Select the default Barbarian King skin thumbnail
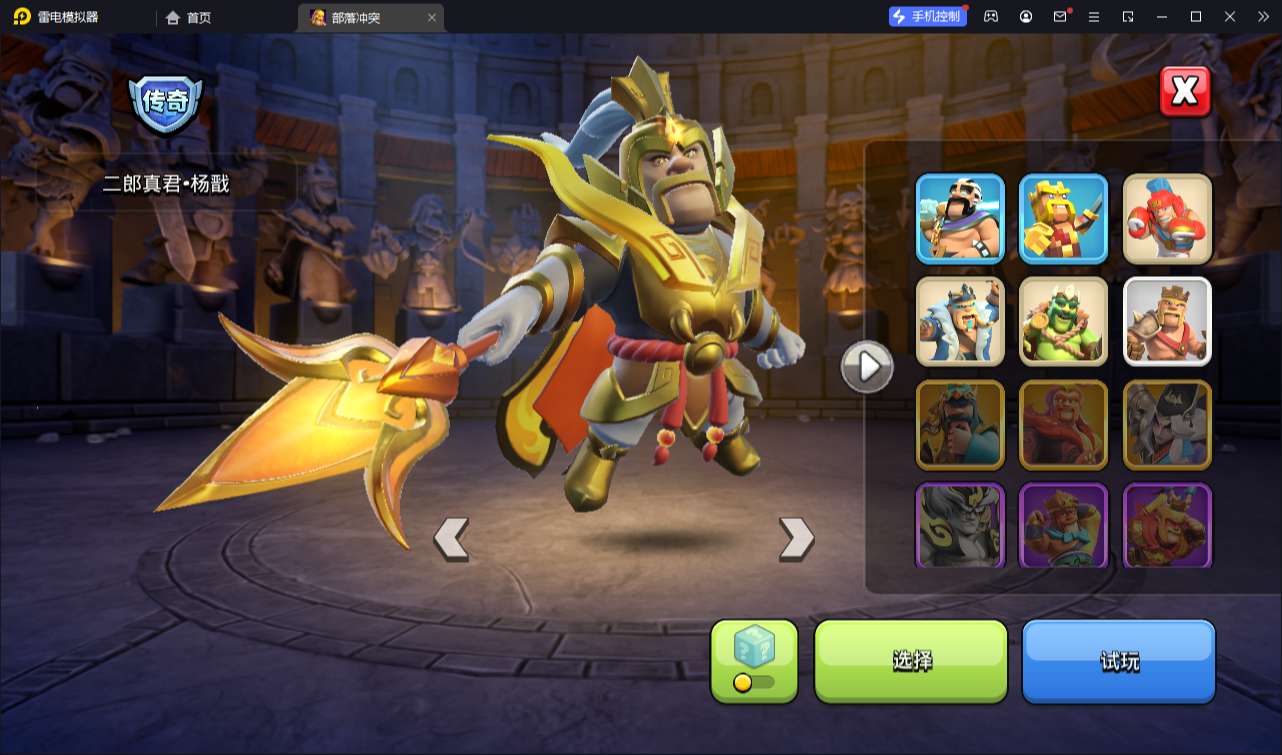This screenshot has height=755, width=1282. [x=1167, y=322]
